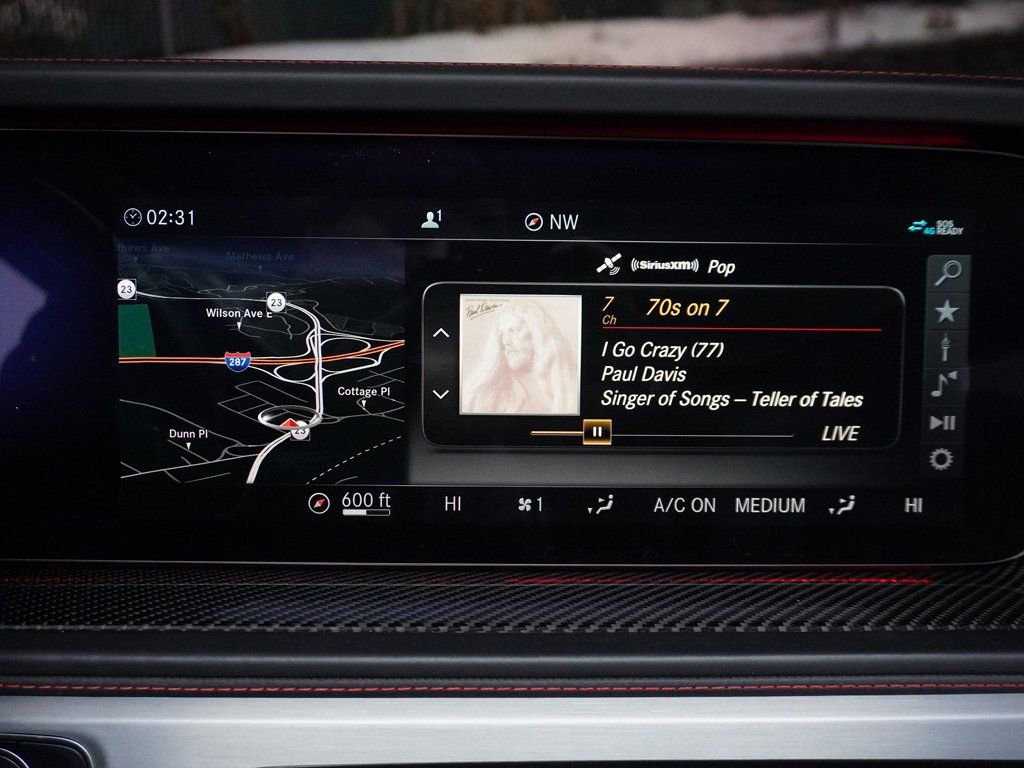Open the navigation map view
Image resolution: width=1024 pixels, height=768 pixels.
tap(262, 362)
